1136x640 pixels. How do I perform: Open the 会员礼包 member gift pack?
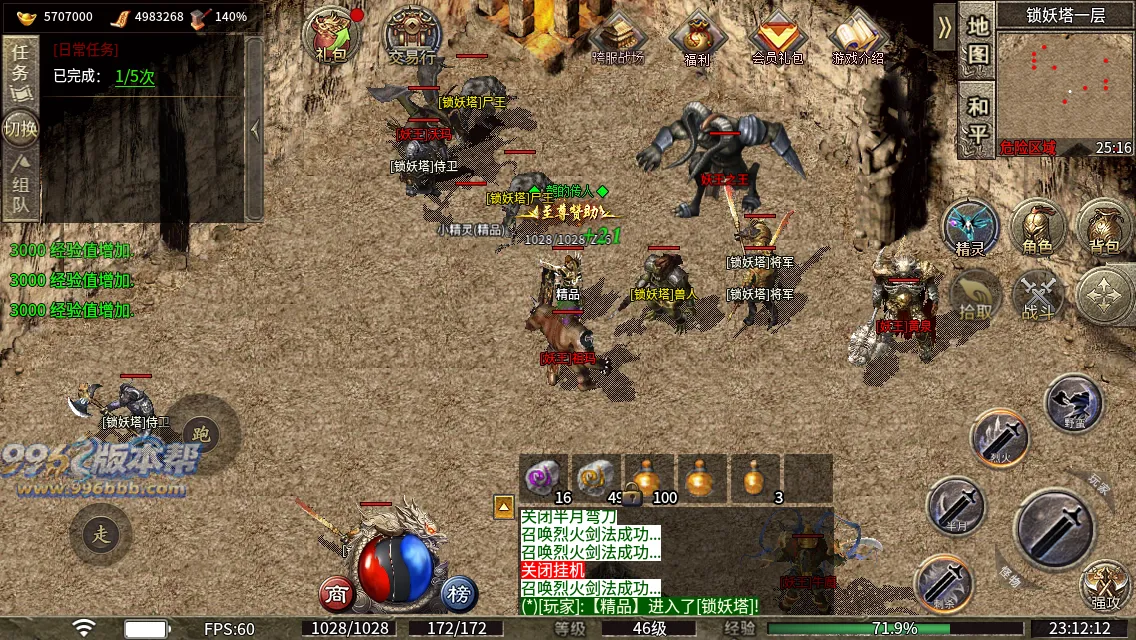click(x=777, y=38)
